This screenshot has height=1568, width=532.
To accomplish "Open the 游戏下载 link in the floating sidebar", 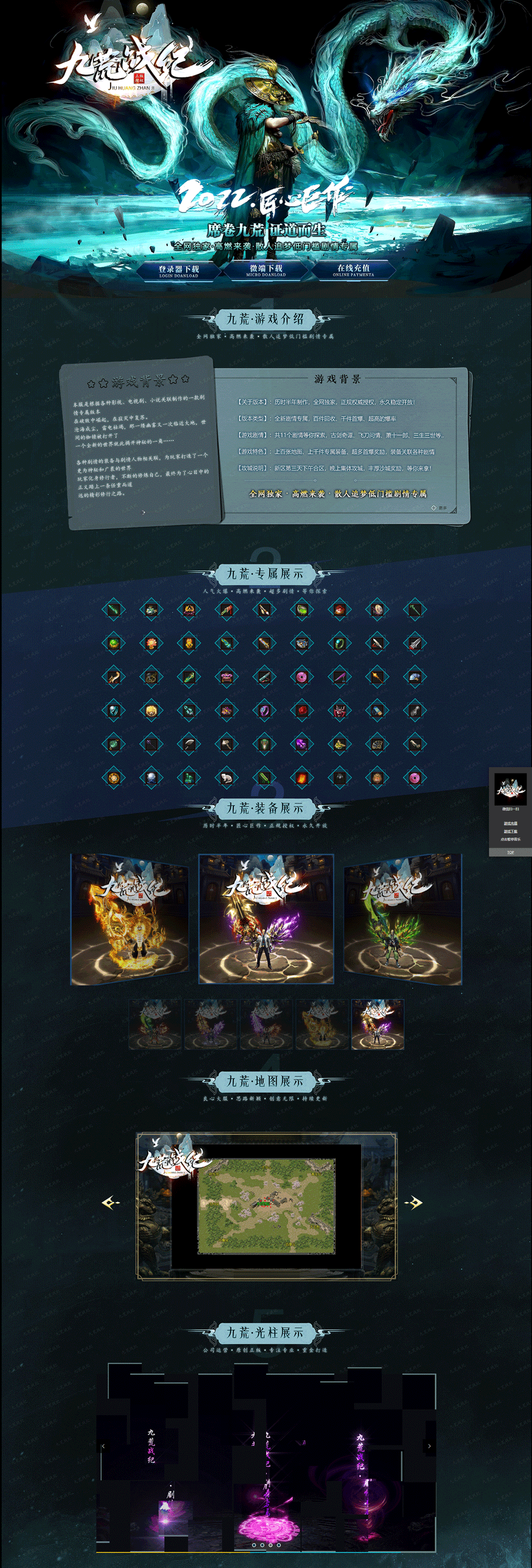I will [x=510, y=831].
